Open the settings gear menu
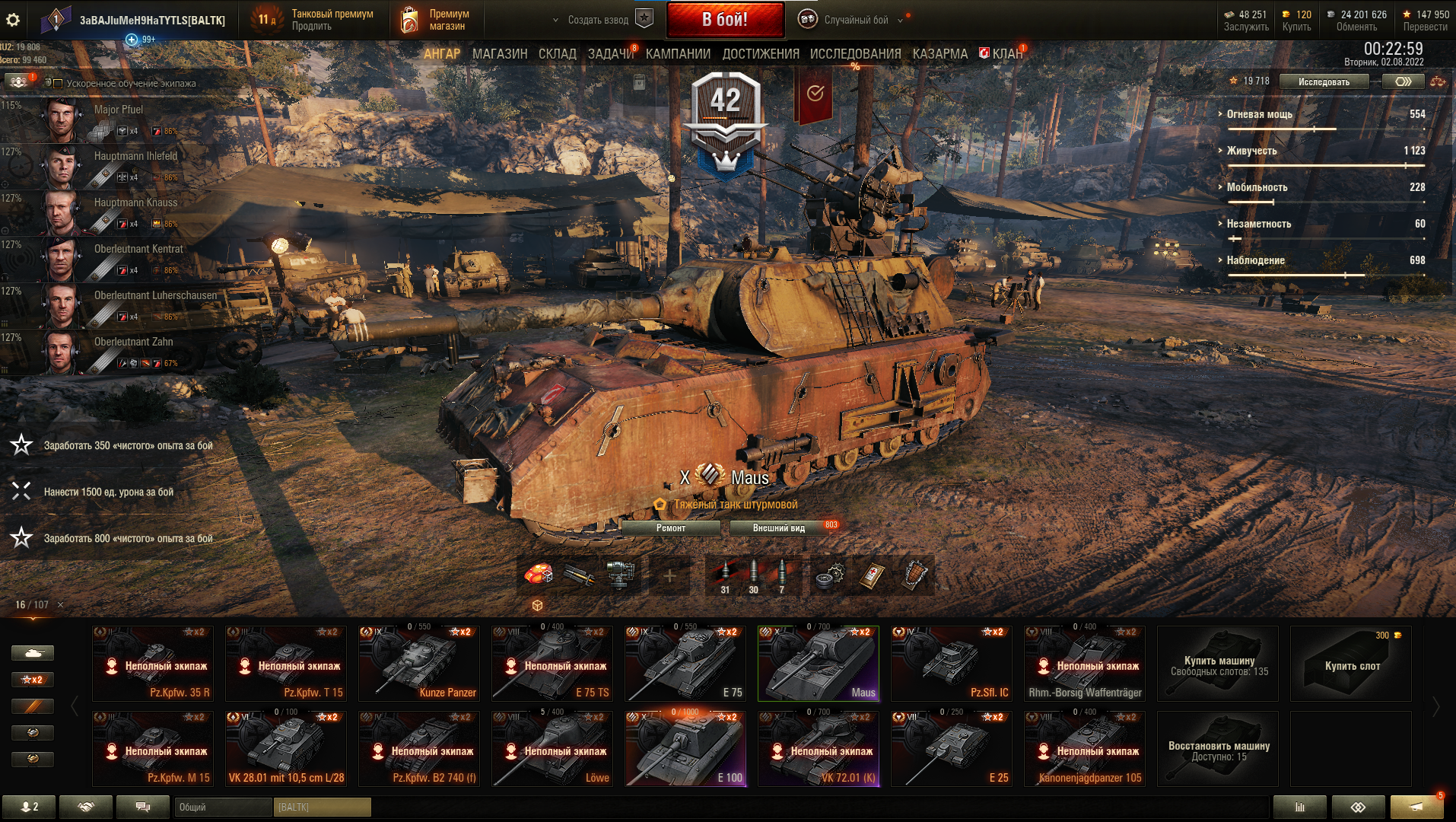 [13, 20]
